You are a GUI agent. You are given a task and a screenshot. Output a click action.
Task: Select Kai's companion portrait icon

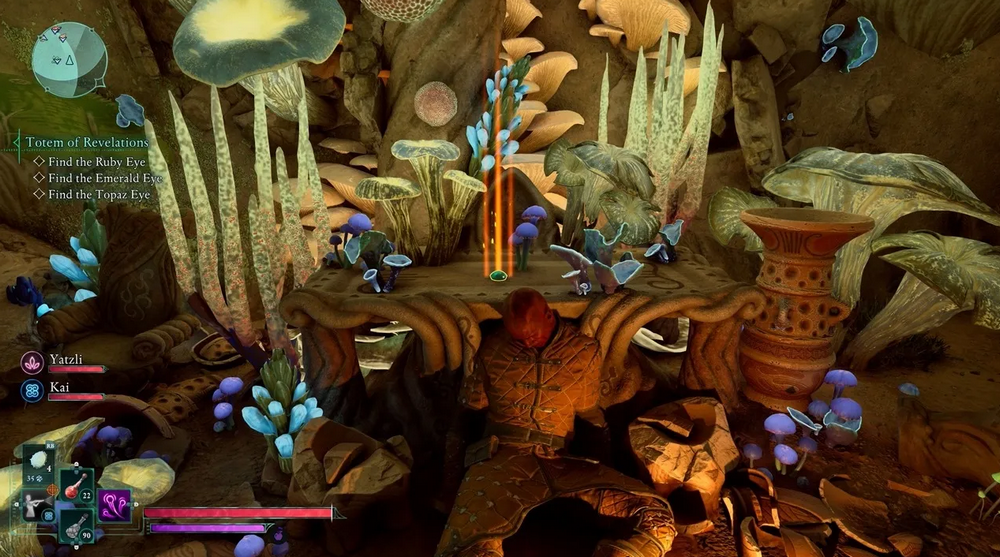coord(31,390)
